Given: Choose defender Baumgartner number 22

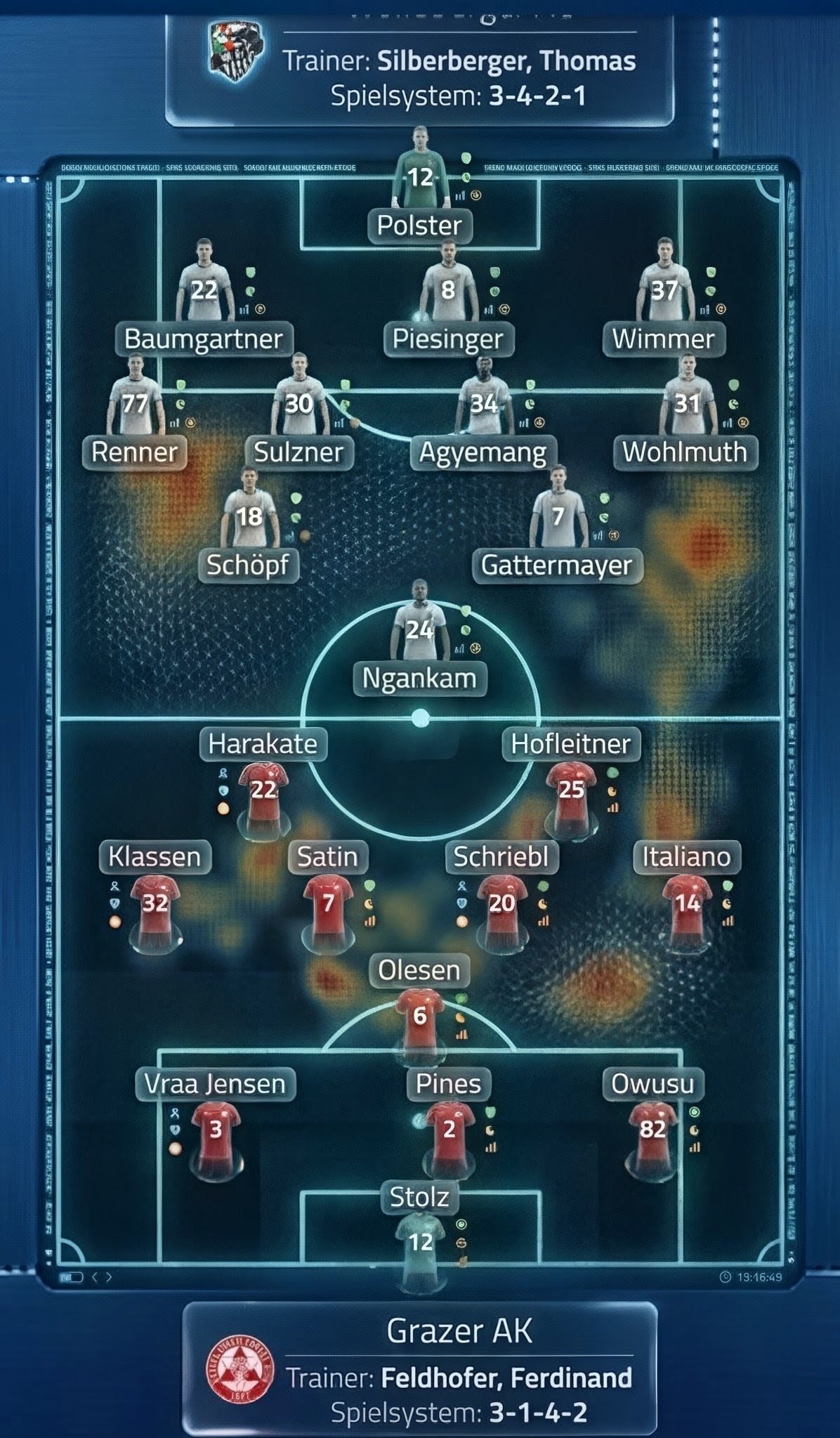Looking at the screenshot, I should pos(204,289).
